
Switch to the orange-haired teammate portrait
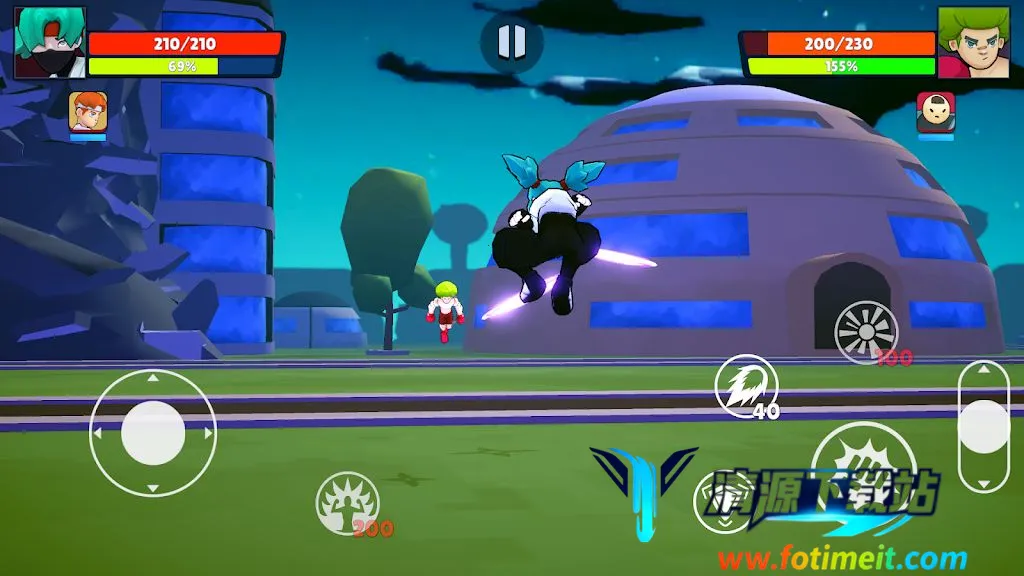88,111
